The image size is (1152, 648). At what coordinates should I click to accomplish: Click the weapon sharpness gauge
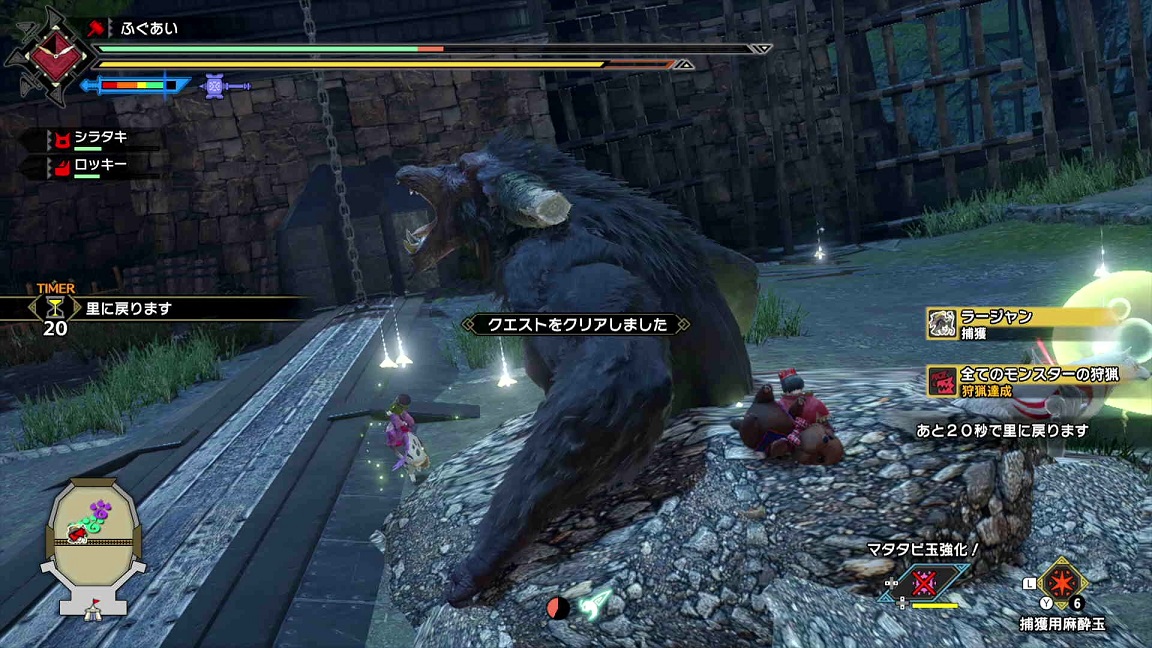[134, 86]
